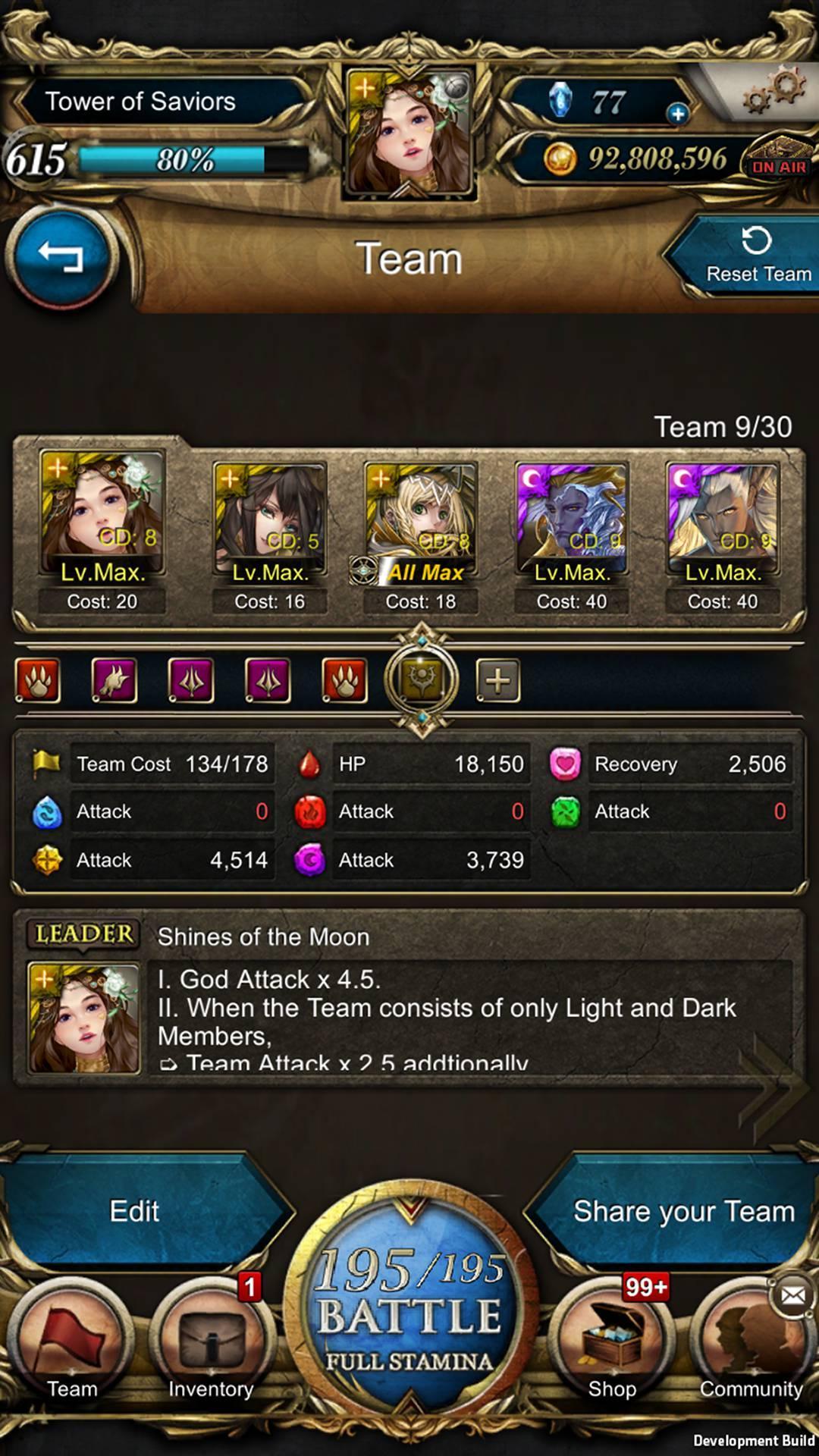
Task: Select the Cost 16 team member
Action: pos(269,535)
